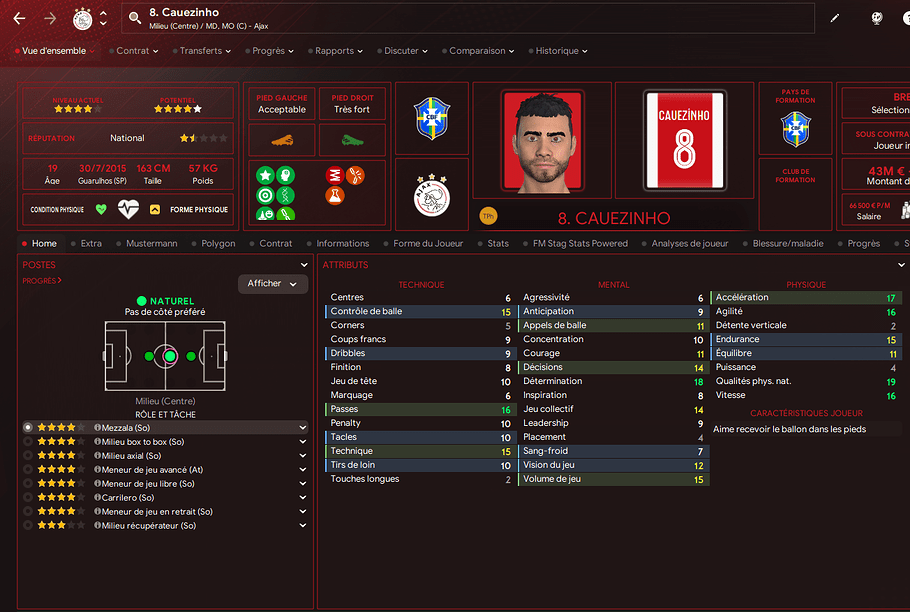
Task: Open the Historique menu
Action: coord(560,51)
